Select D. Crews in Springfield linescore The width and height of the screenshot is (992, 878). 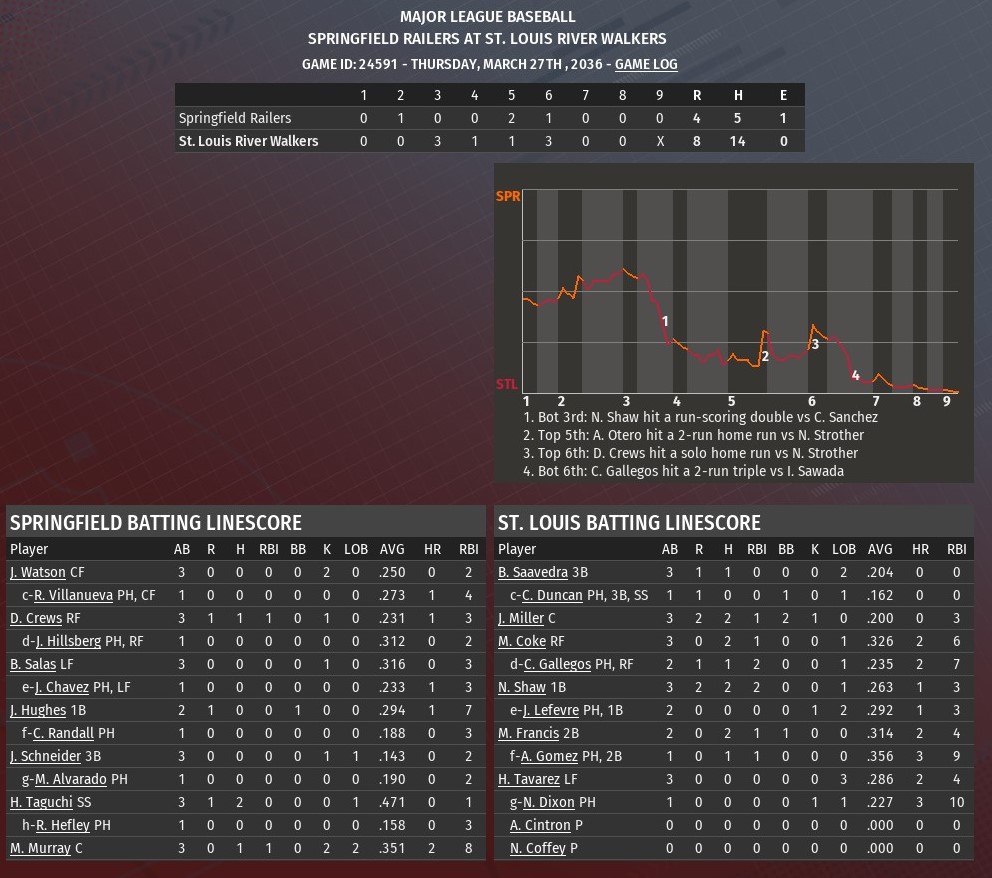(36, 619)
